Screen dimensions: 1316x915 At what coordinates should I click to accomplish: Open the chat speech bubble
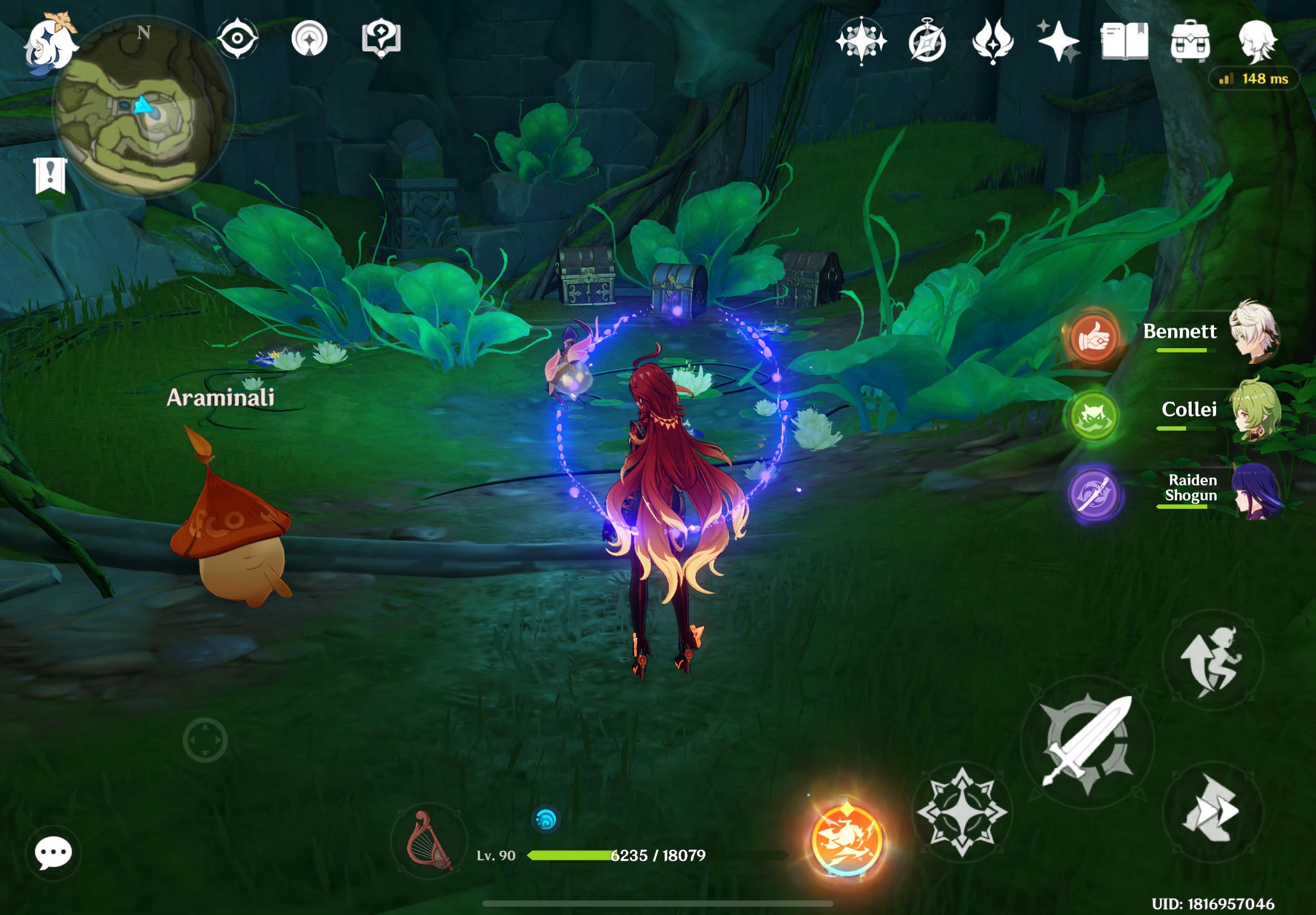(x=54, y=853)
